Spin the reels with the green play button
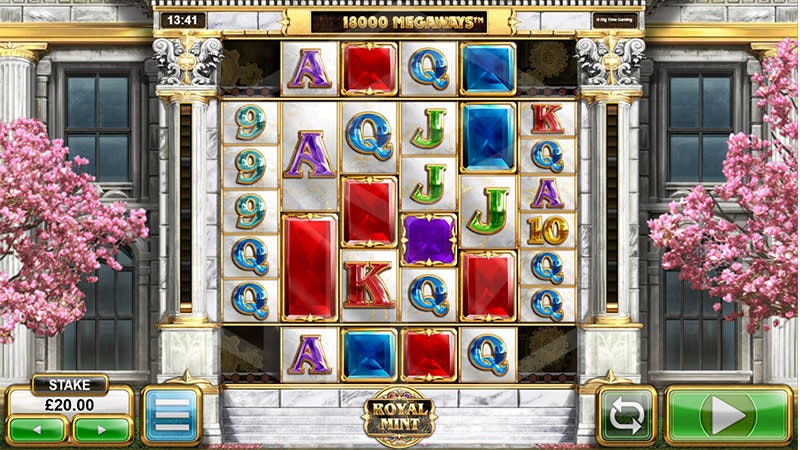 click(x=728, y=415)
